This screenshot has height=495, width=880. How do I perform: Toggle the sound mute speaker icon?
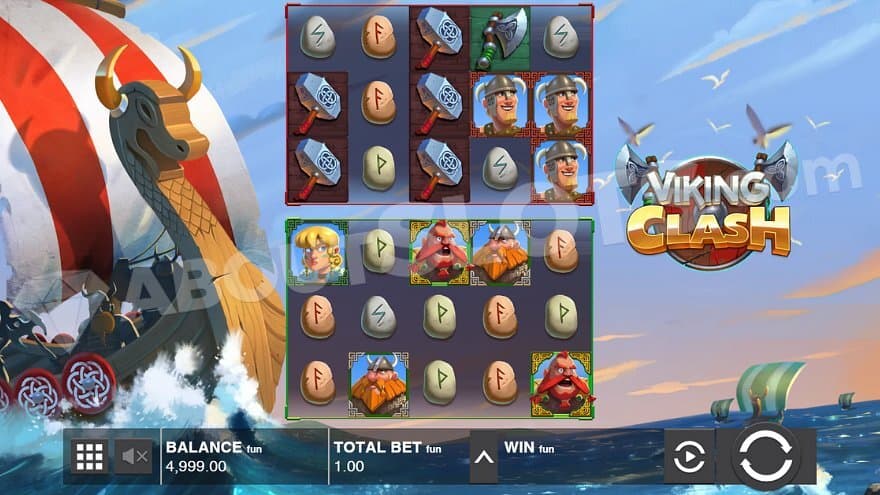coord(134,457)
